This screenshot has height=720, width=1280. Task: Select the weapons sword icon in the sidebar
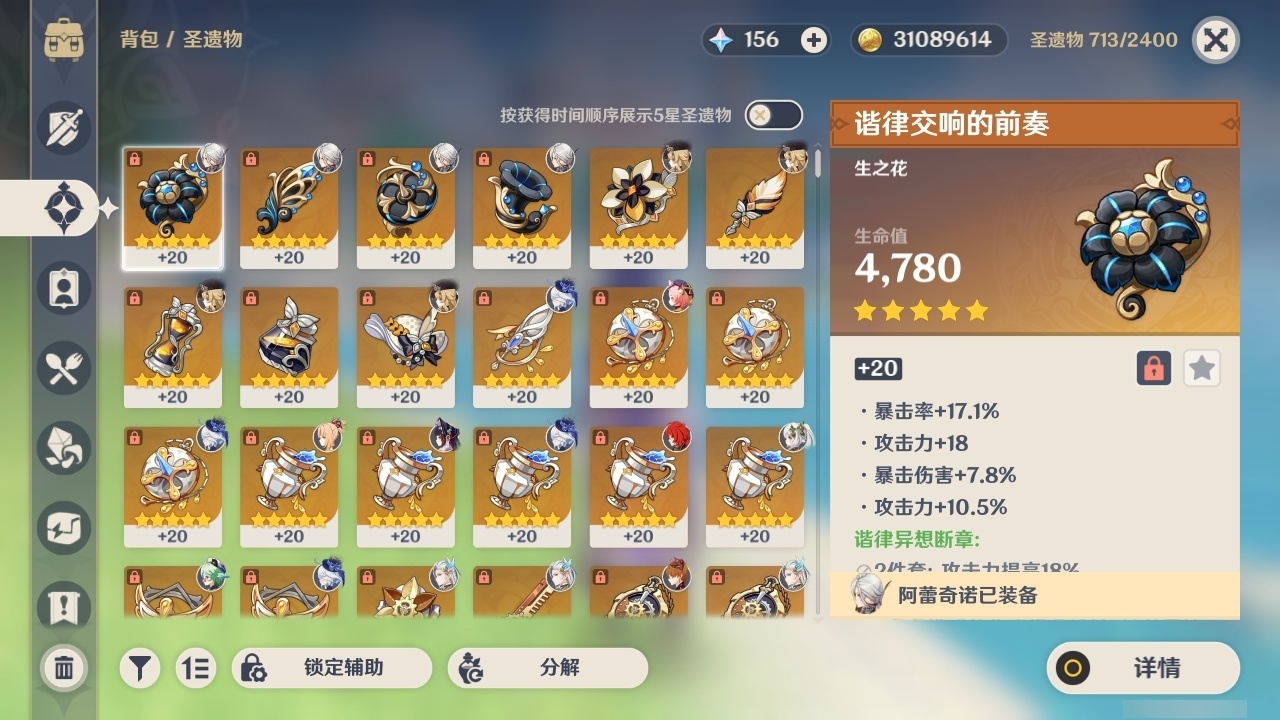point(64,125)
